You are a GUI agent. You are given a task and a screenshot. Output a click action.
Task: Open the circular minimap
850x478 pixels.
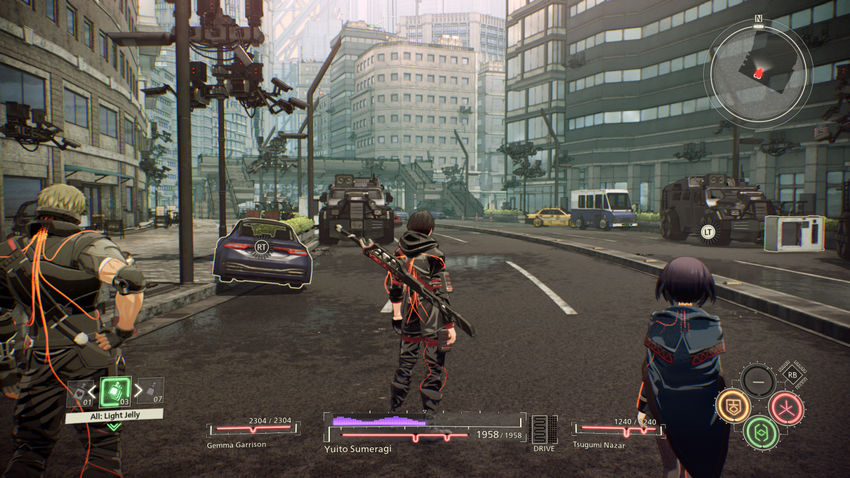point(757,72)
